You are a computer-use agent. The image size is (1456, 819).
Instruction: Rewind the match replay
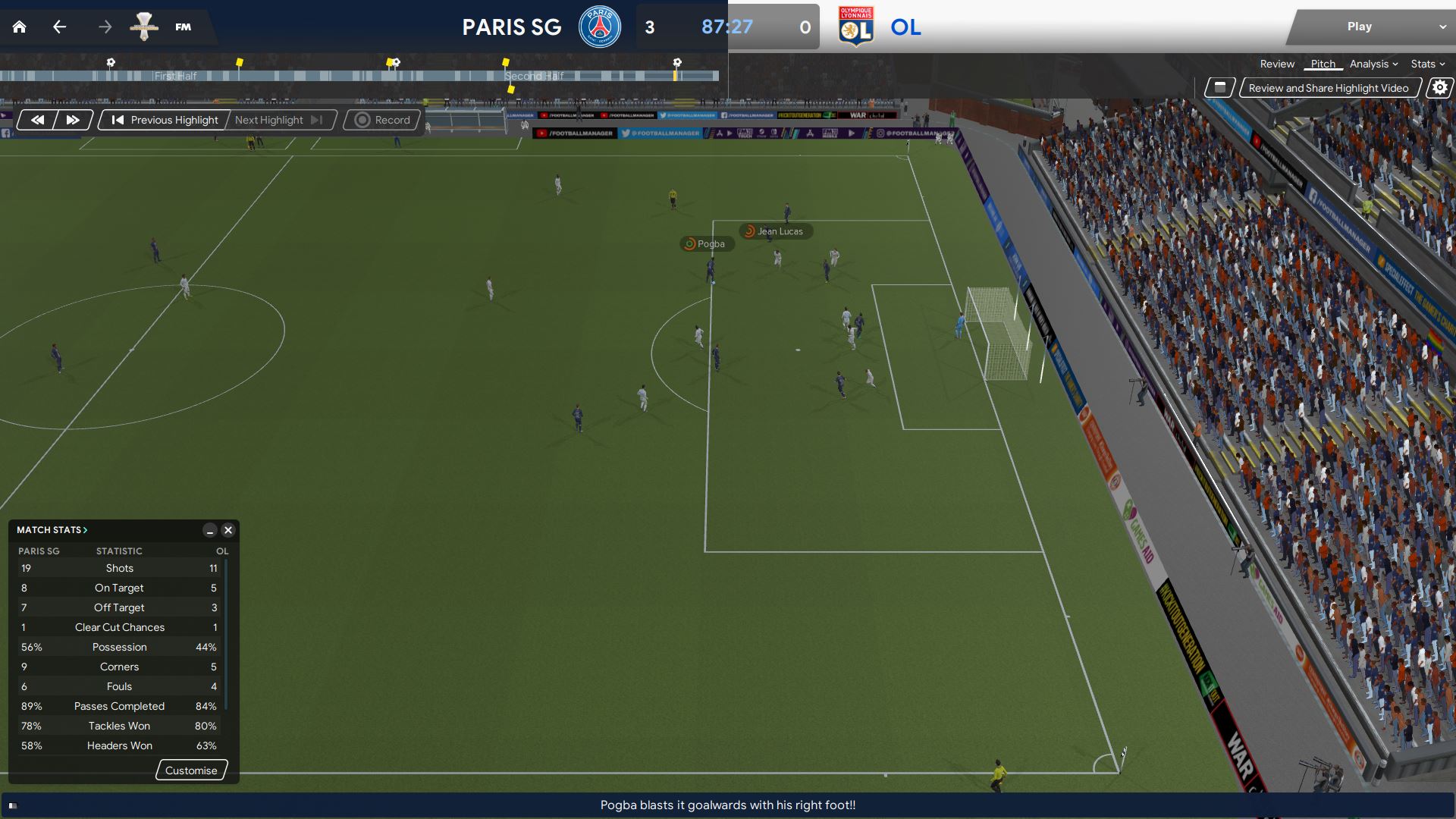(x=37, y=120)
